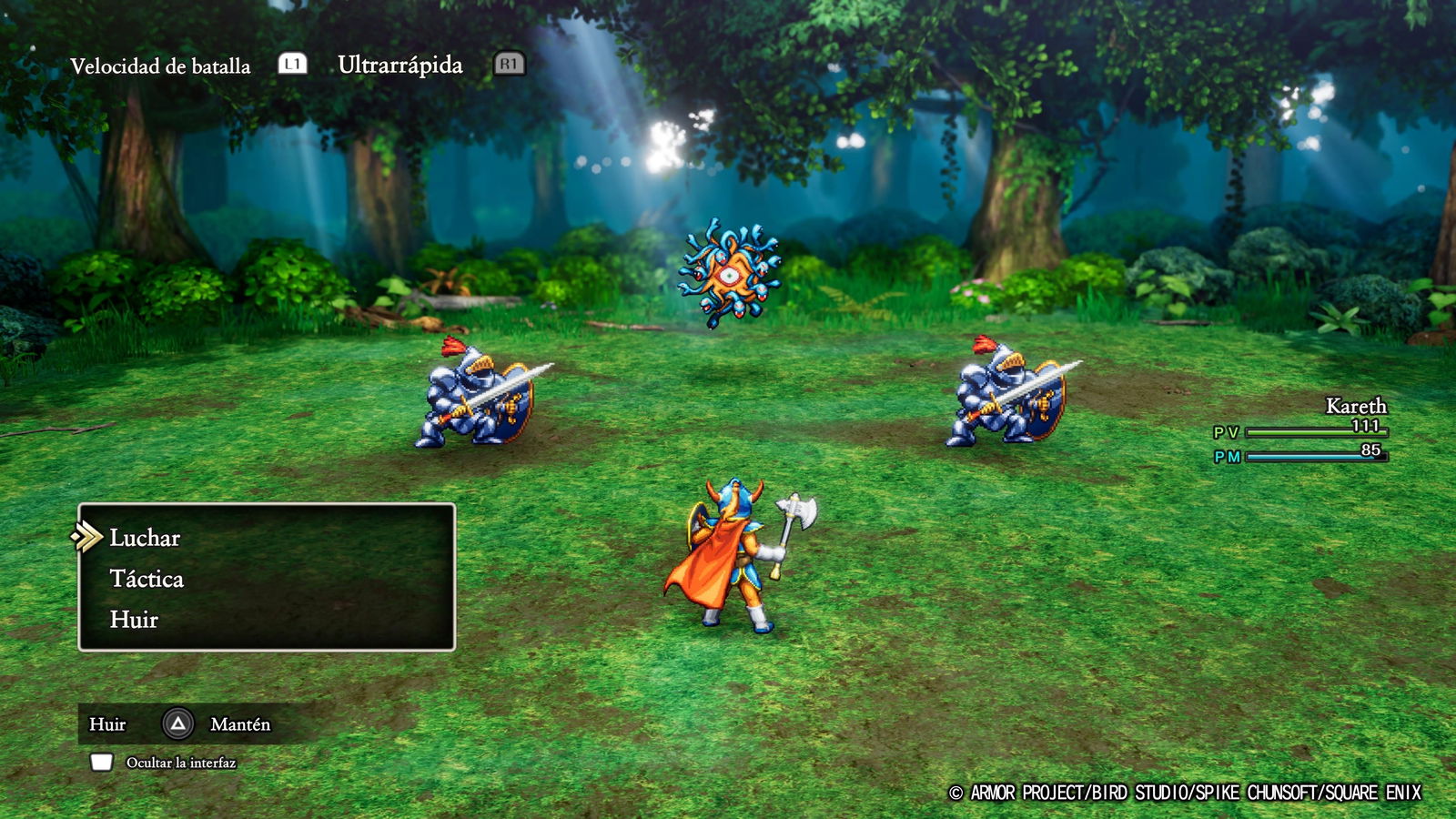Click the Kareth character name label

(1357, 407)
